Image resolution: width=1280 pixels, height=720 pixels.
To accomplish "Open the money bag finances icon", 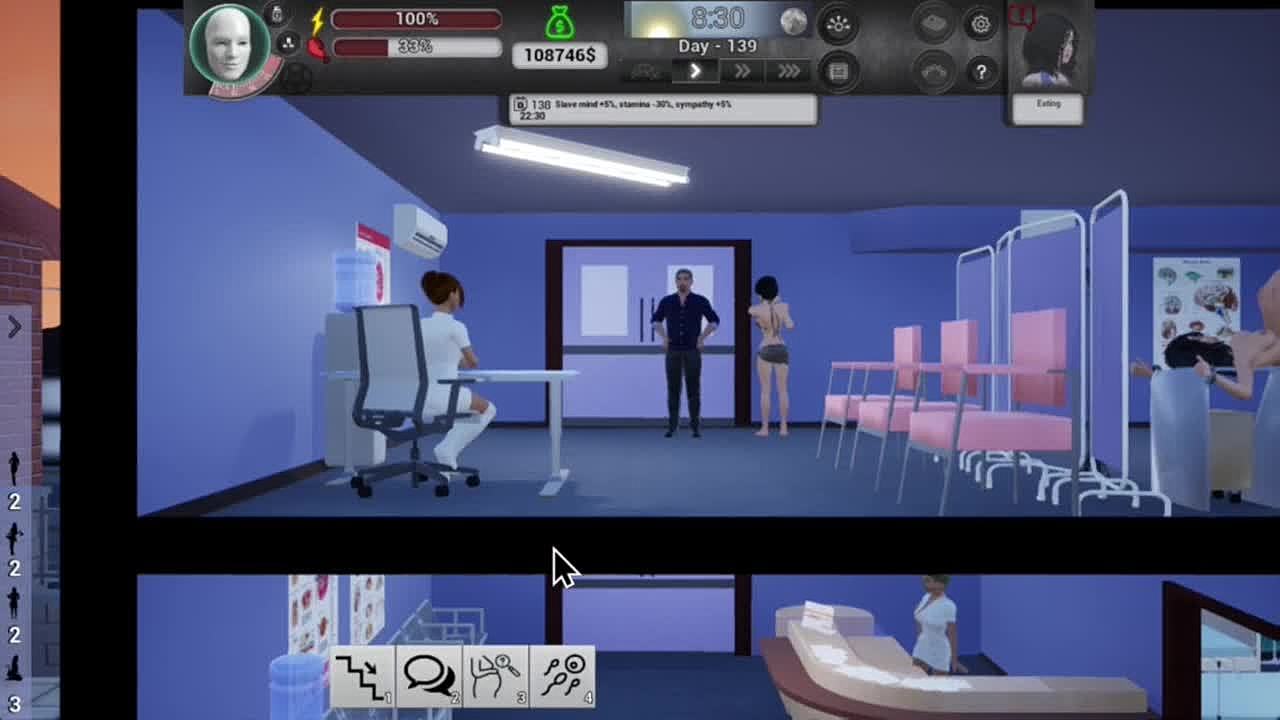I will click(560, 23).
